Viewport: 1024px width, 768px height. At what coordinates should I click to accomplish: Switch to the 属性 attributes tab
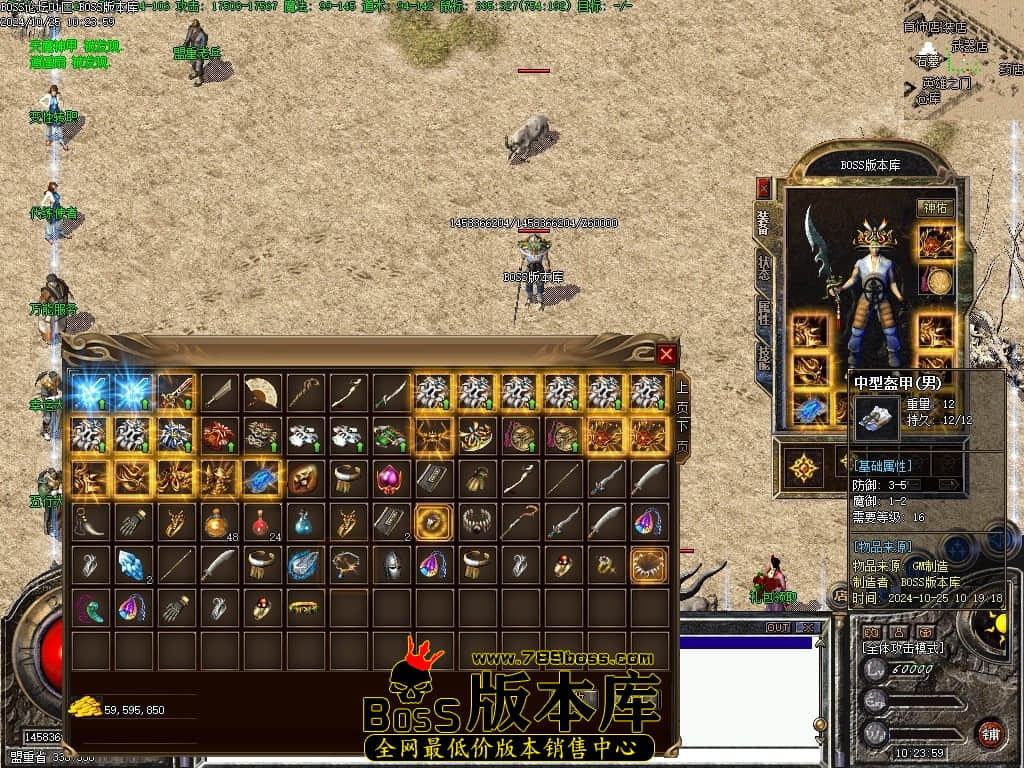point(764,313)
